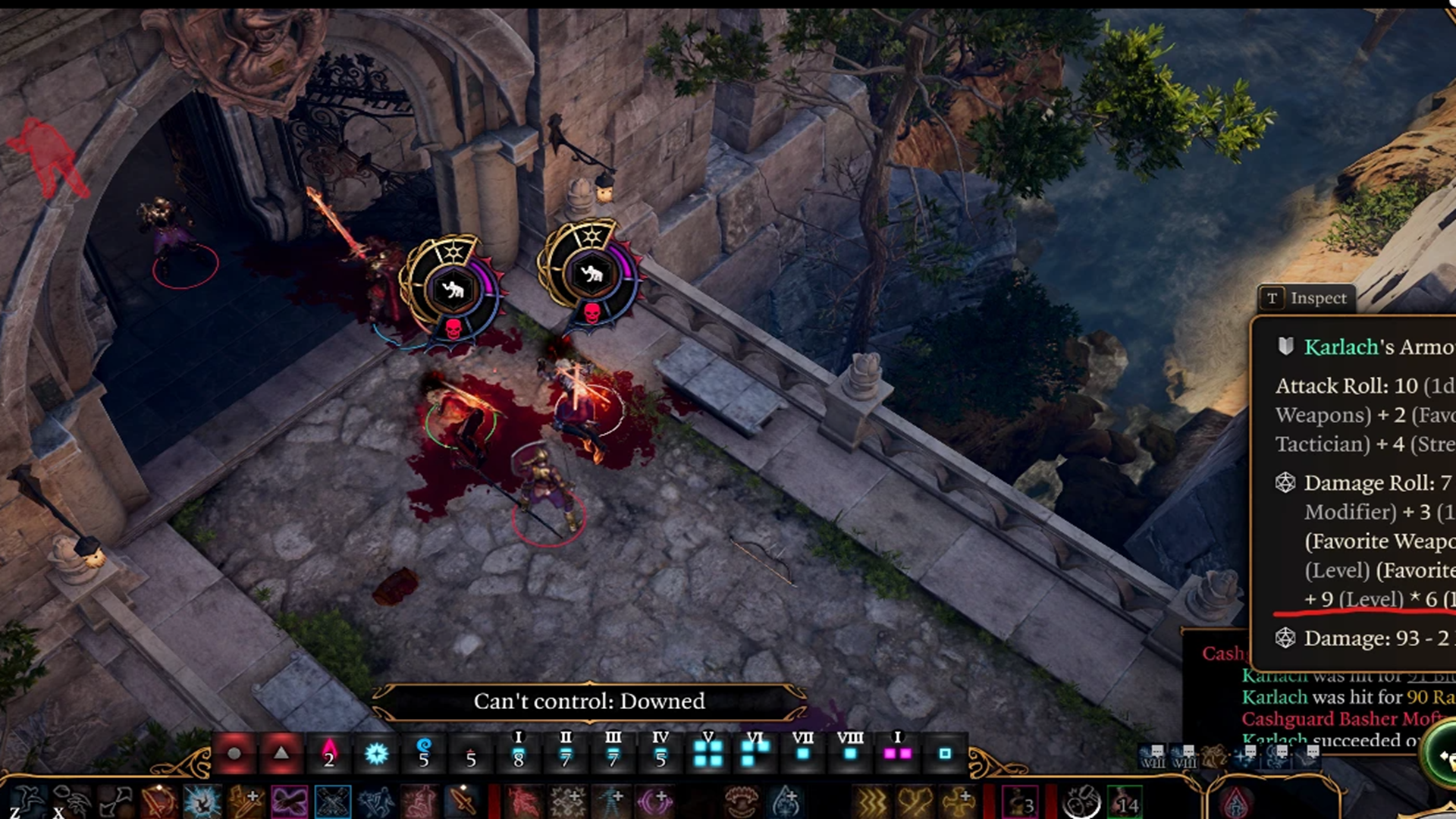Viewport: 1456px width, 819px height.
Task: Activate the flaming sword attack ability
Action: pos(158,802)
